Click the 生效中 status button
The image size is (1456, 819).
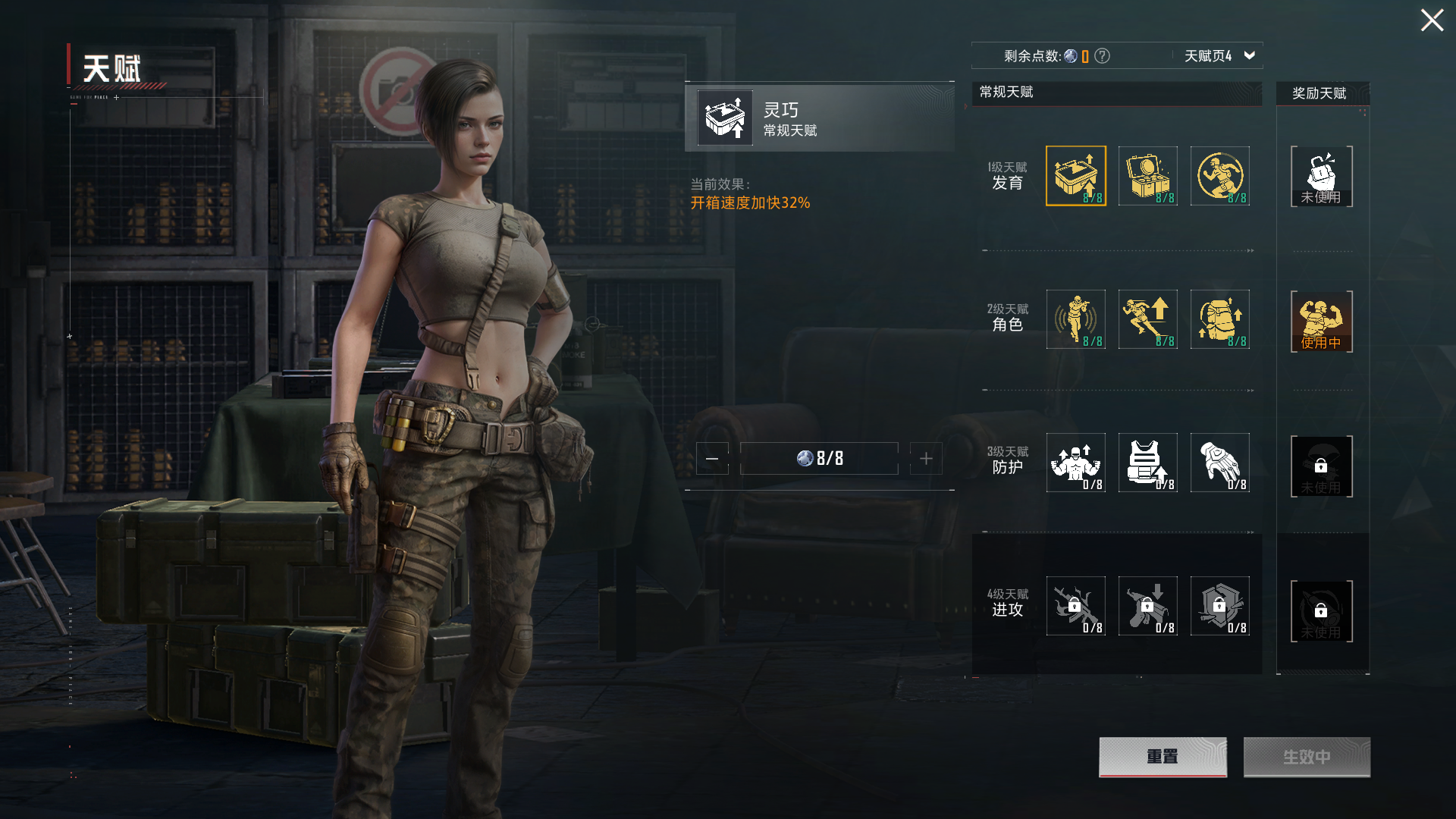1307,757
